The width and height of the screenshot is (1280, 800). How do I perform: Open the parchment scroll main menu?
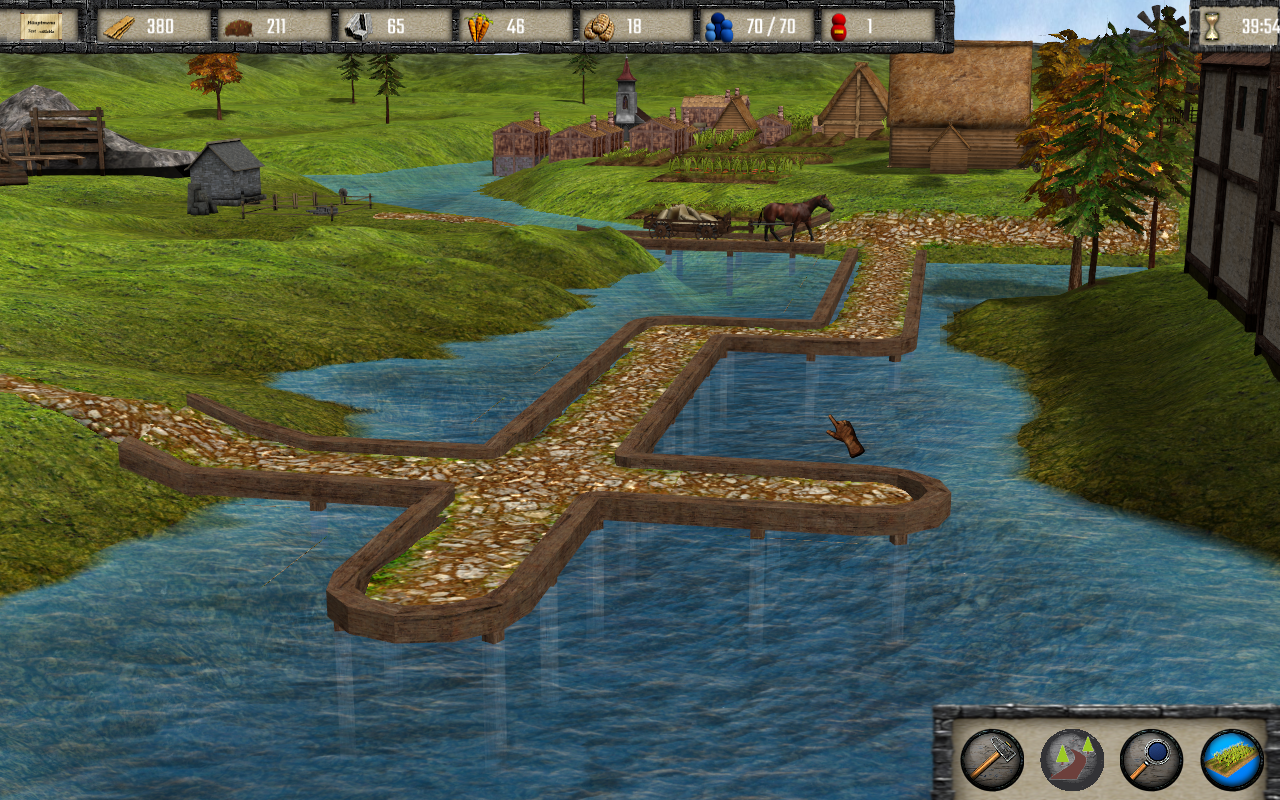coord(41,26)
